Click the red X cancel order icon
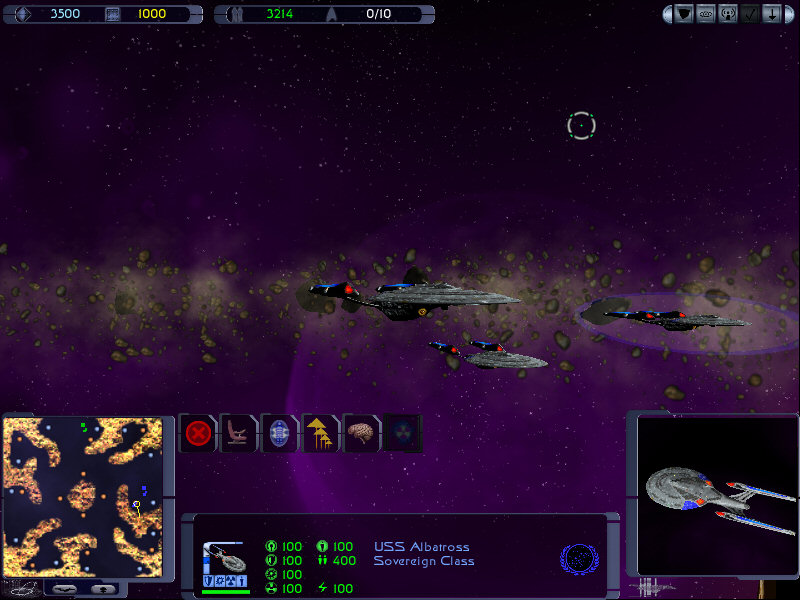Image resolution: width=800 pixels, height=600 pixels. click(x=199, y=434)
